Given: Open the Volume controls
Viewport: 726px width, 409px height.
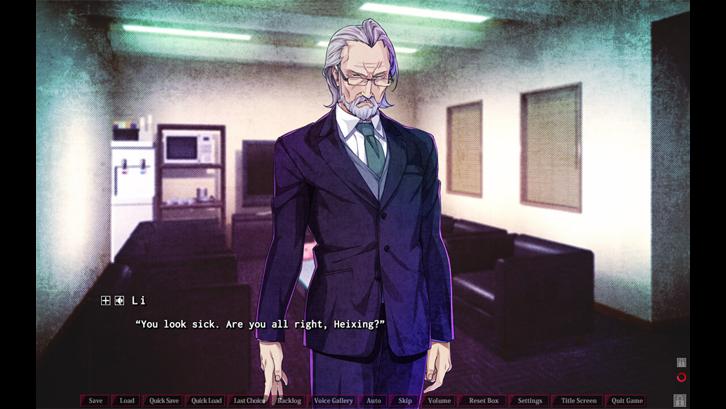Looking at the screenshot, I should [439, 401].
